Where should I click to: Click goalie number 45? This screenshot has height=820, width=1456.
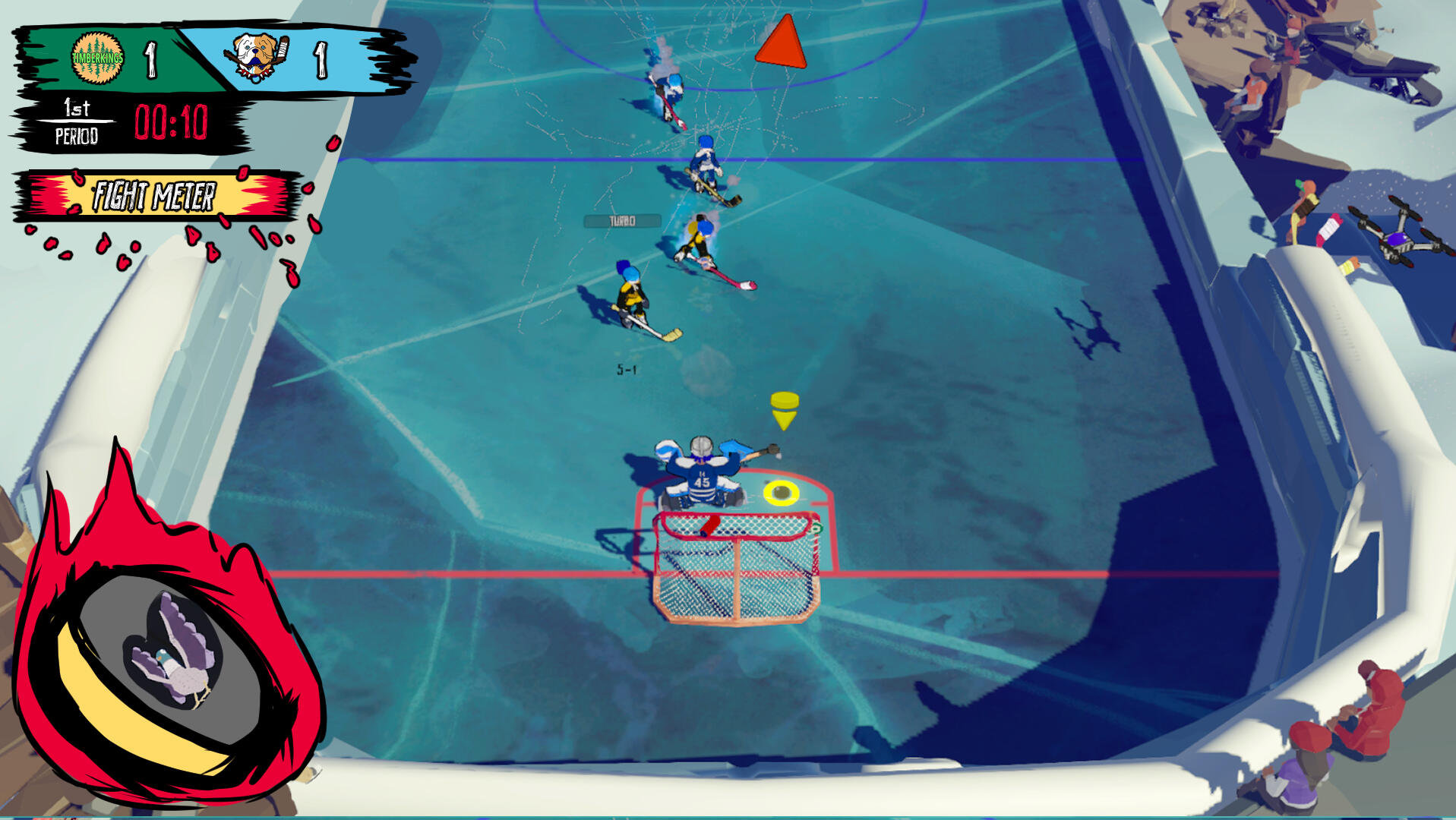704,481
